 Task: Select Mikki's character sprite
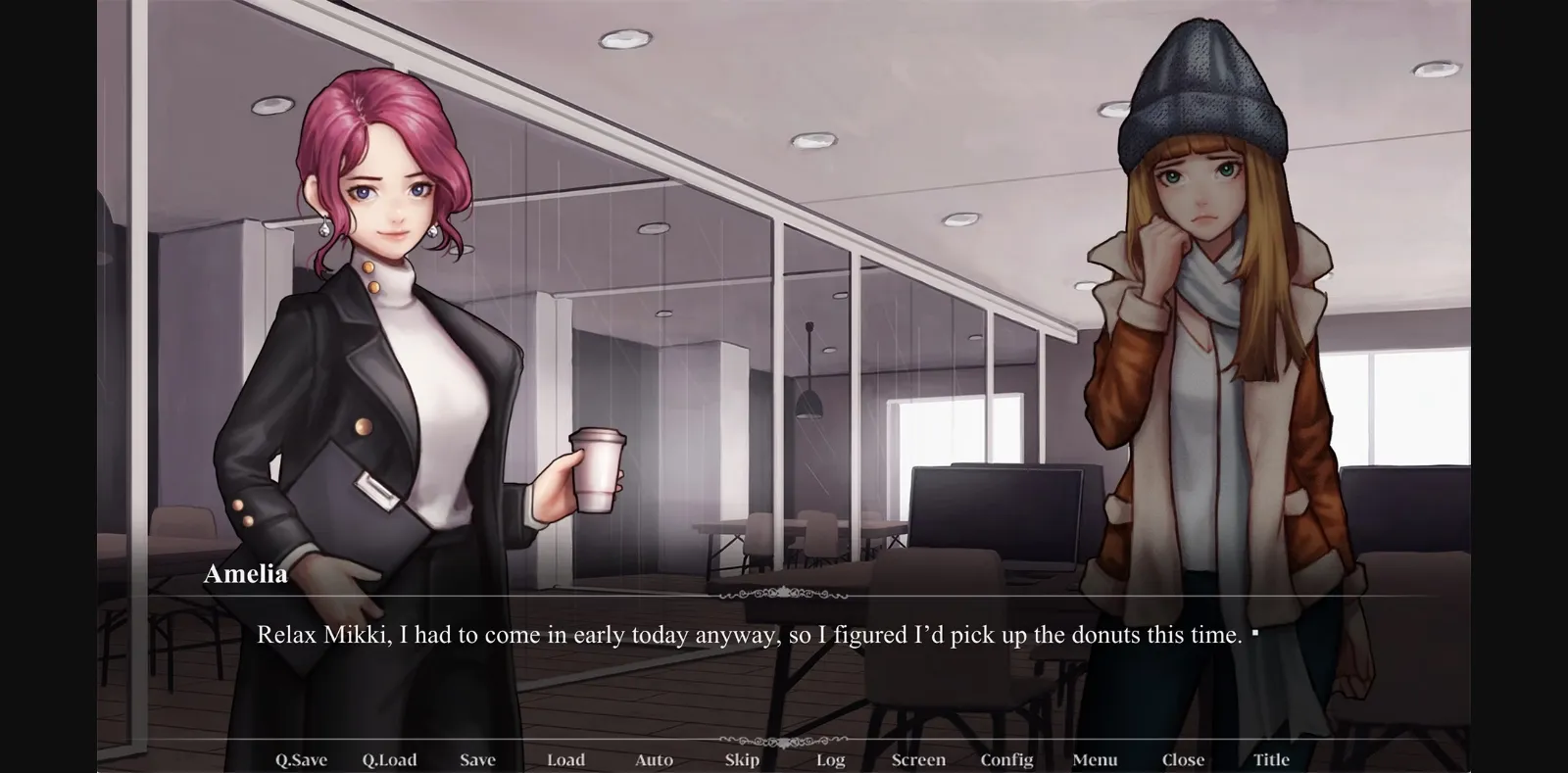pyautogui.click(x=1210, y=343)
